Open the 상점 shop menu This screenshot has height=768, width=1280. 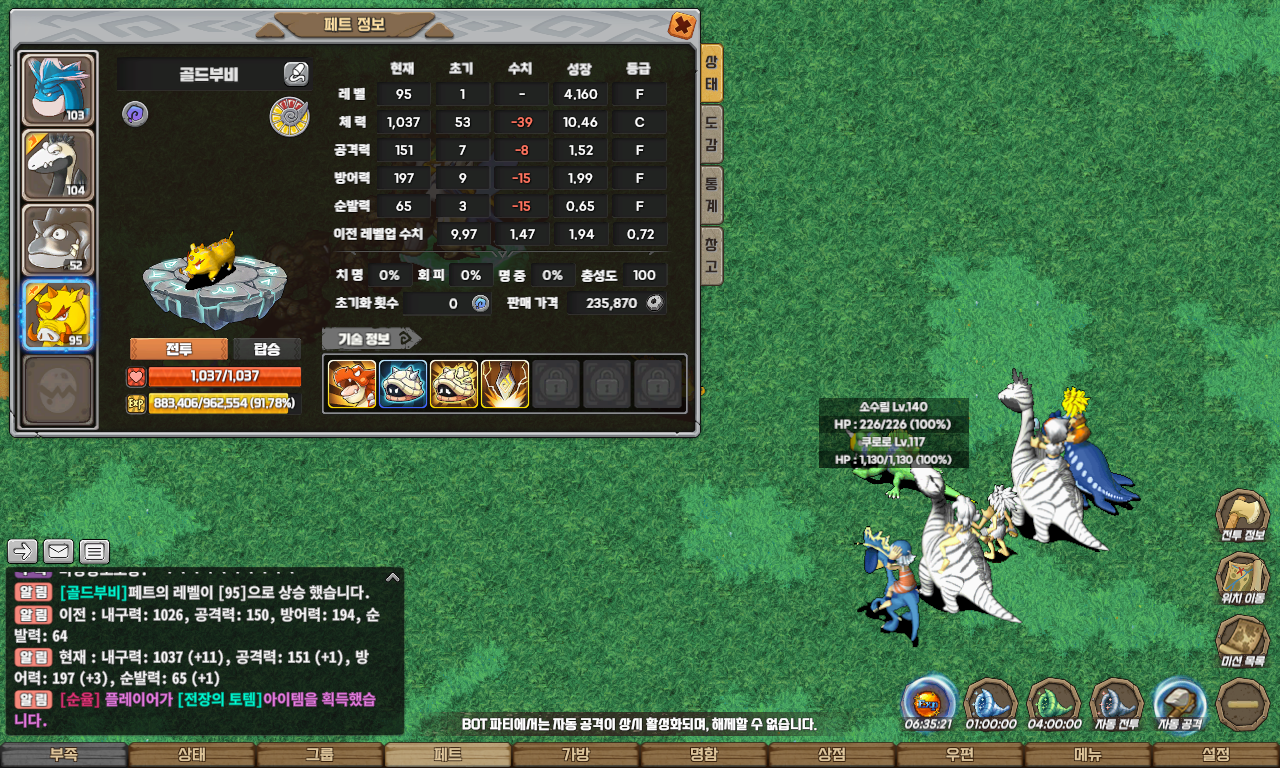click(831, 755)
